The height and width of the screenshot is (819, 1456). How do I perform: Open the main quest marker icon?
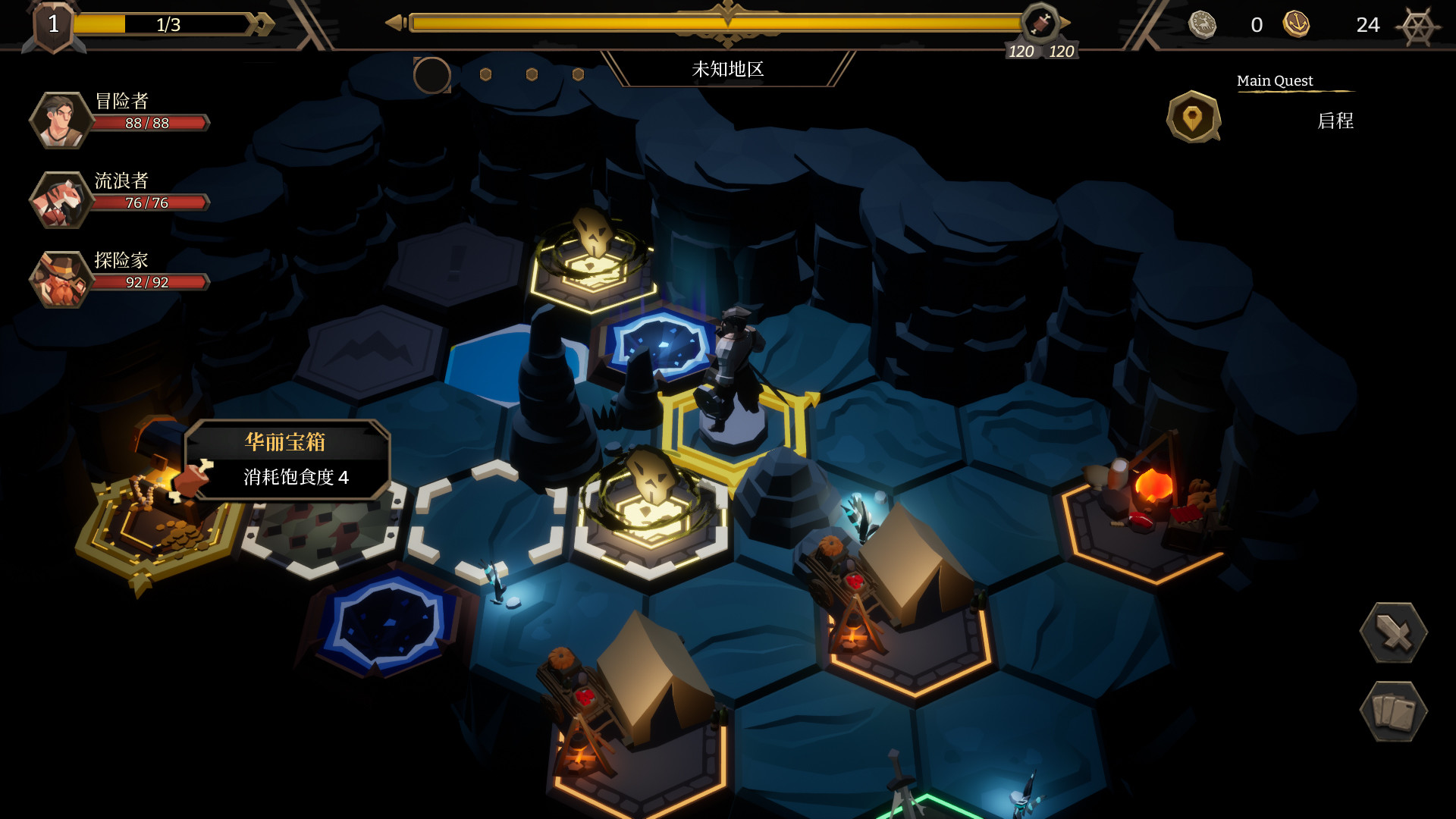coord(1193,118)
